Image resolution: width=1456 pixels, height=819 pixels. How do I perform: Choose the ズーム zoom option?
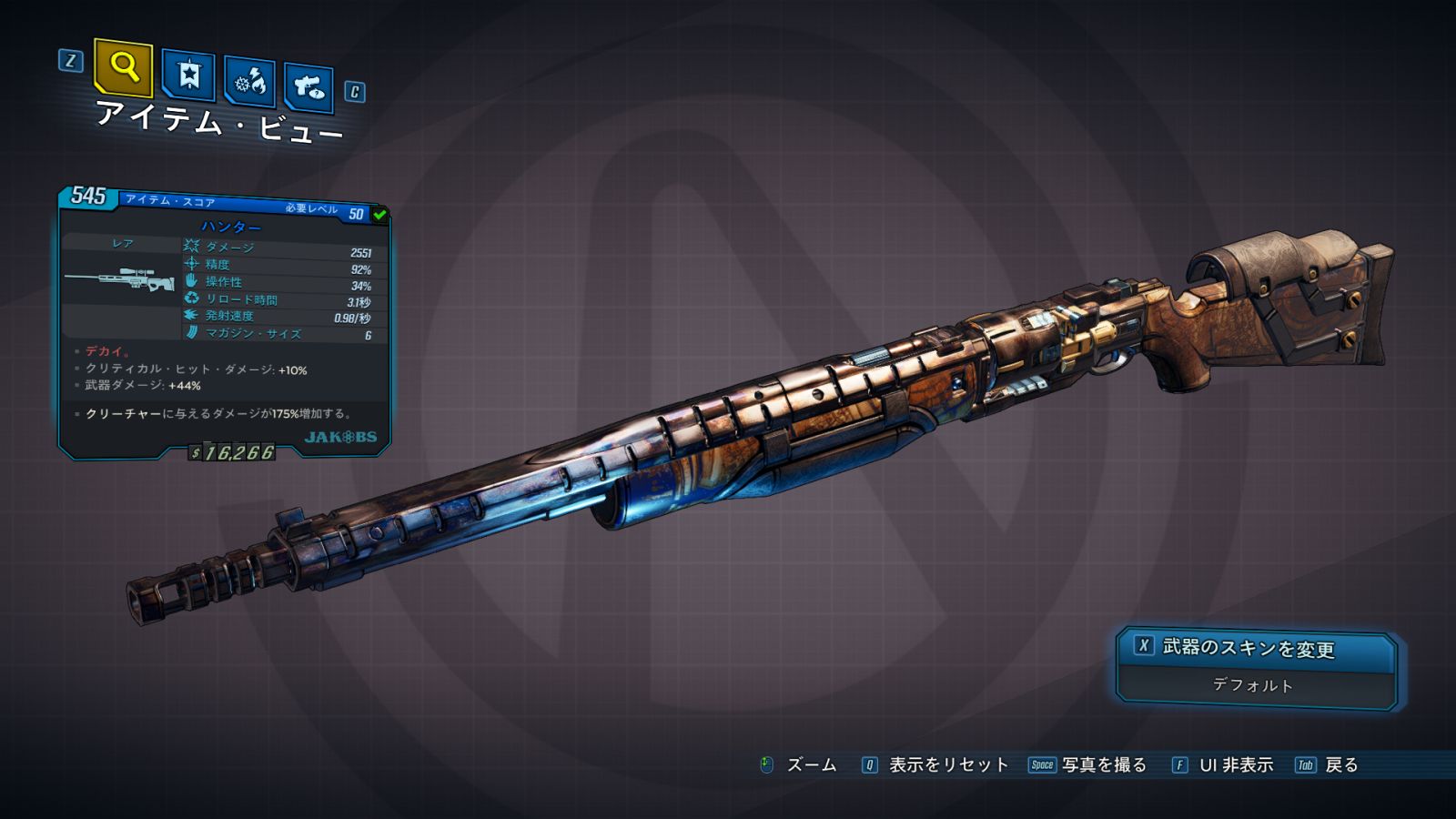click(799, 765)
